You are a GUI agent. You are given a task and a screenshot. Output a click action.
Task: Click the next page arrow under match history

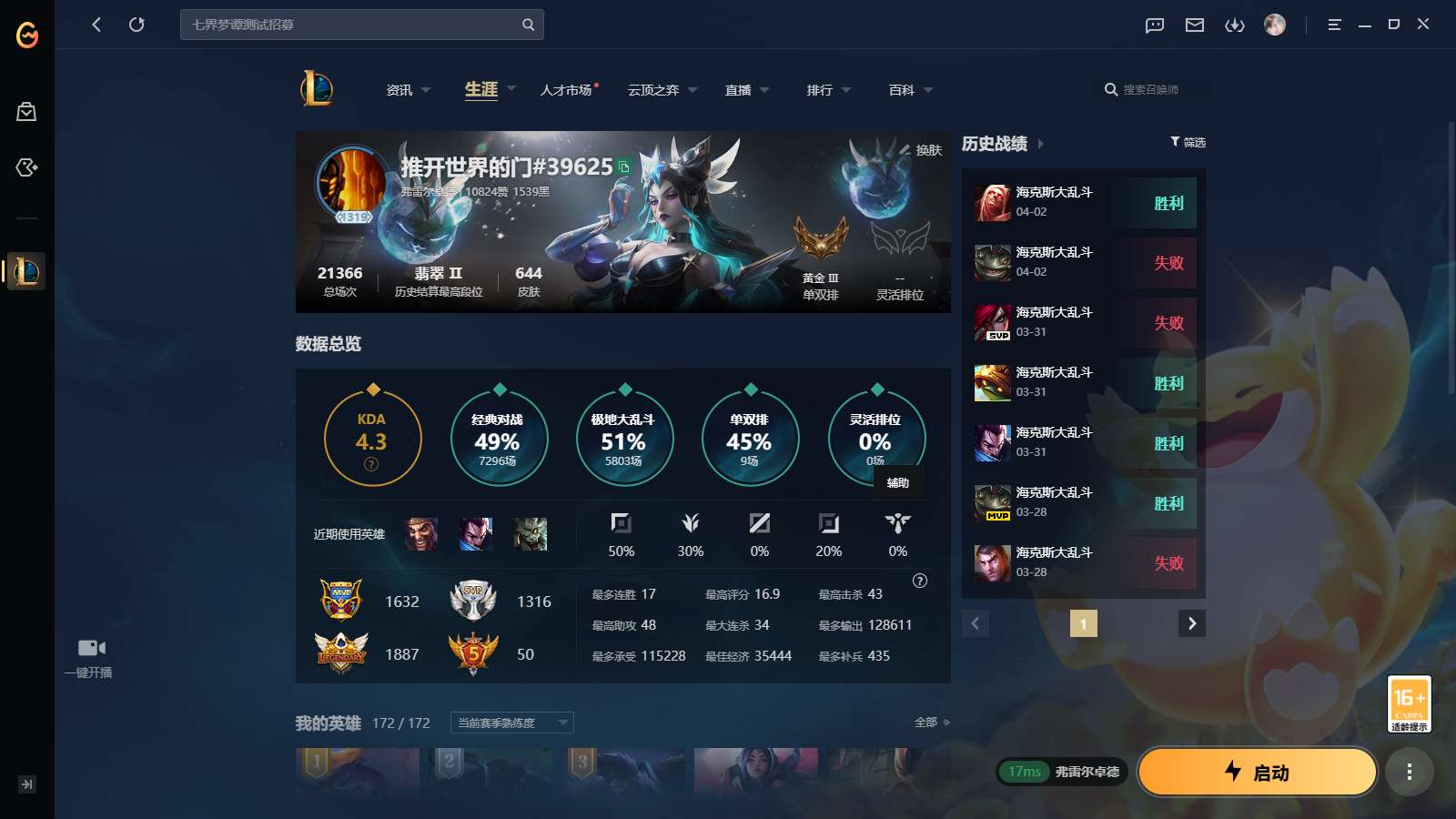coord(1192,623)
